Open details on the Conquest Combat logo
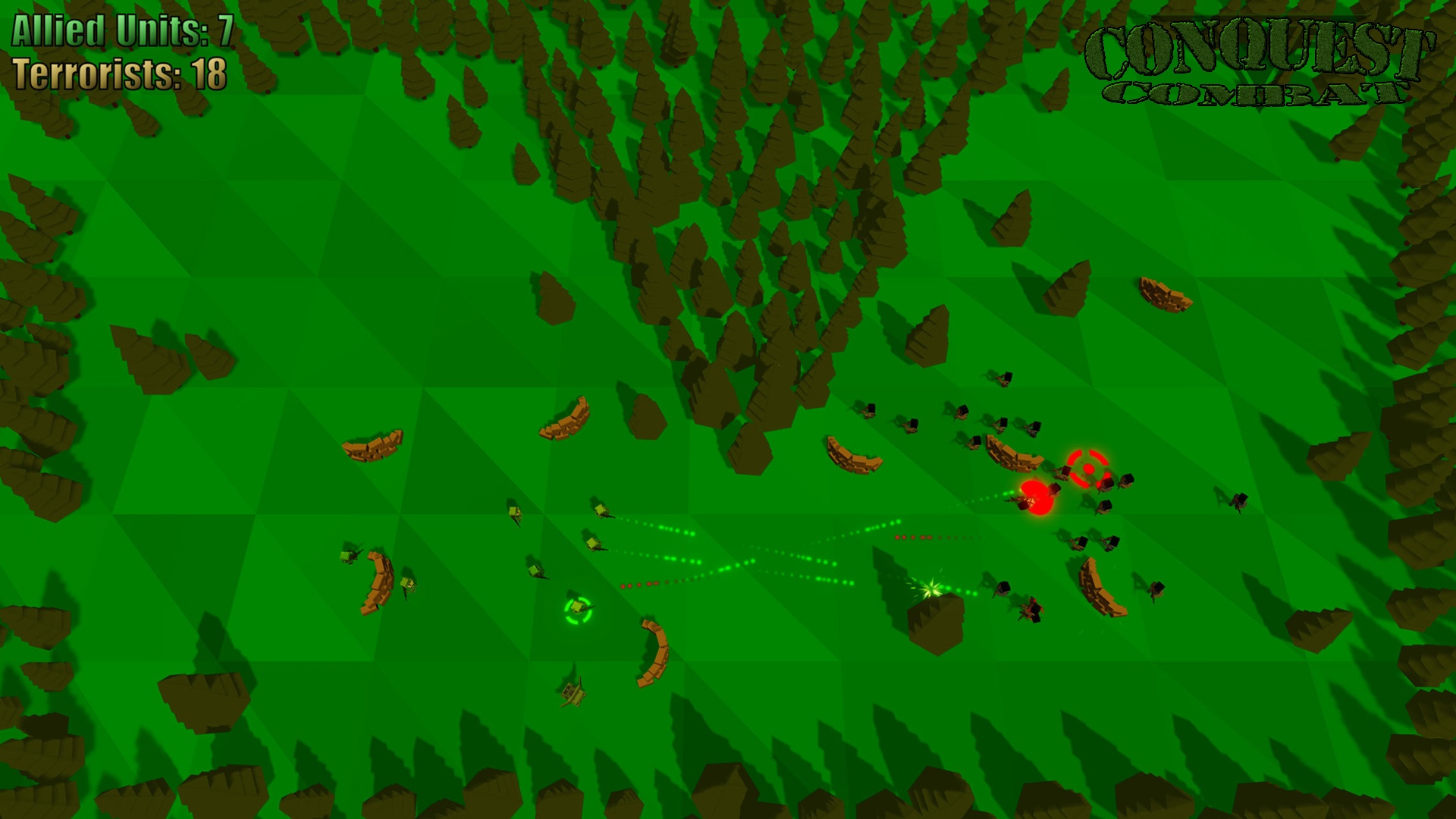The image size is (1456, 819). (x=1259, y=61)
